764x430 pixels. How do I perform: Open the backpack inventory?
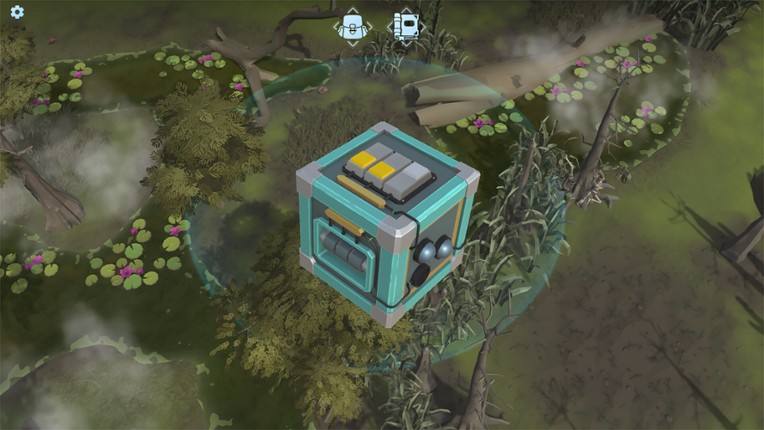coord(352,25)
